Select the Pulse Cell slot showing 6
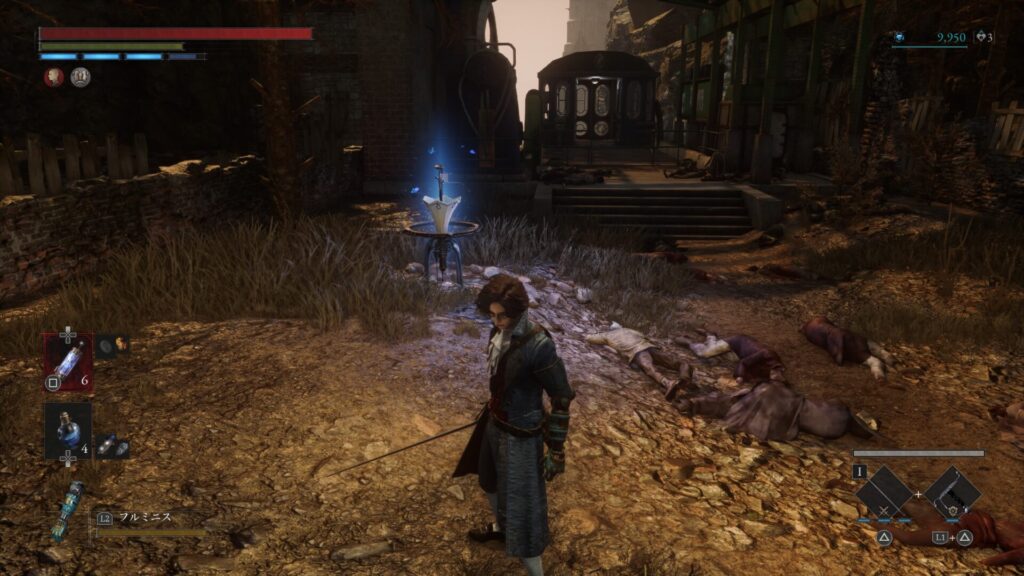The width and height of the screenshot is (1024, 576). pyautogui.click(x=67, y=361)
